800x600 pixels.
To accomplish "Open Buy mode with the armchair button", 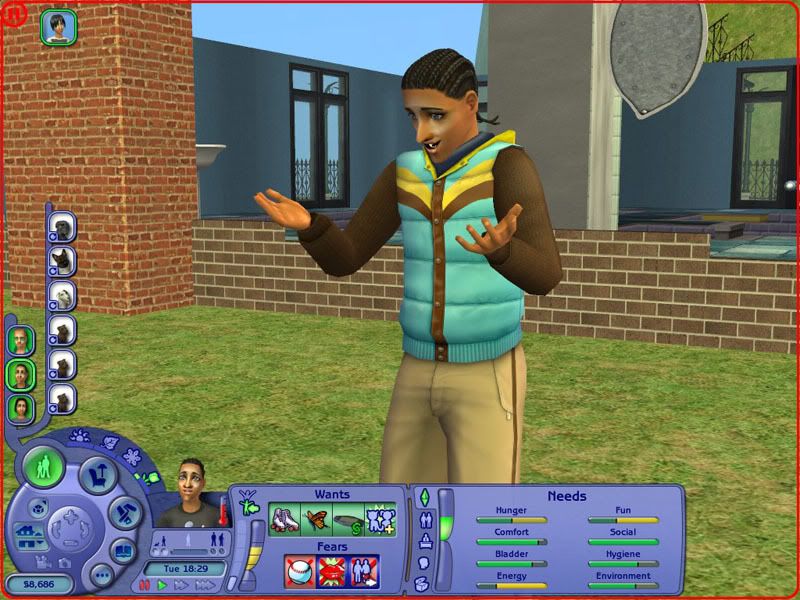I will tap(97, 477).
